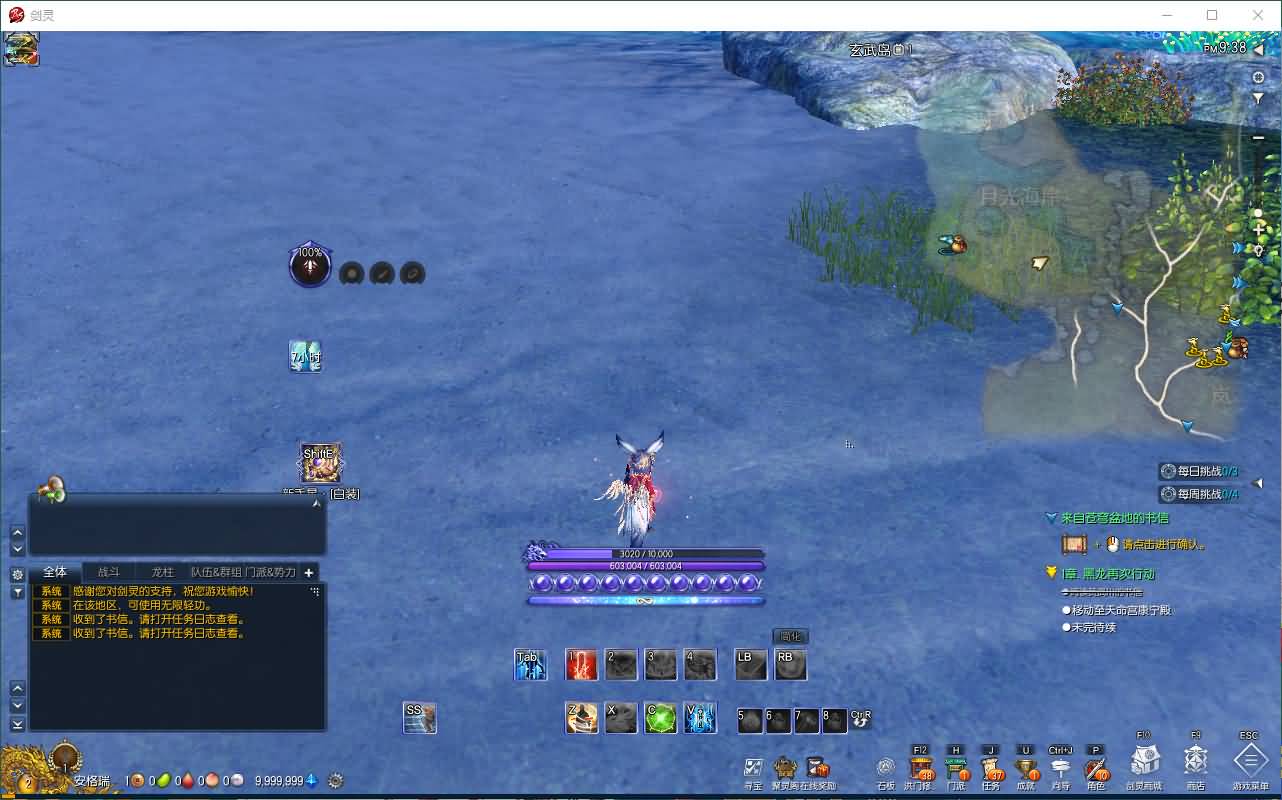Click the 简化 simplify button above skills
Screen dimensions: 1282x800
[x=790, y=636]
